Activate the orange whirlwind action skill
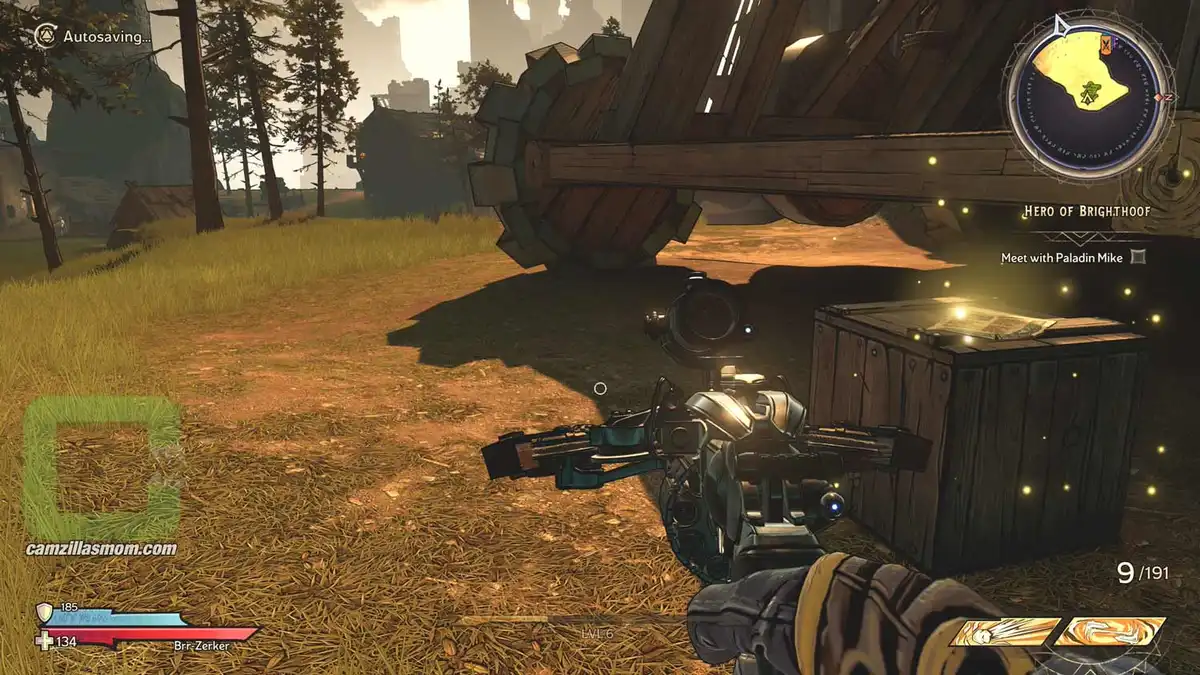Screen dimensions: 1200x675 tap(1111, 631)
